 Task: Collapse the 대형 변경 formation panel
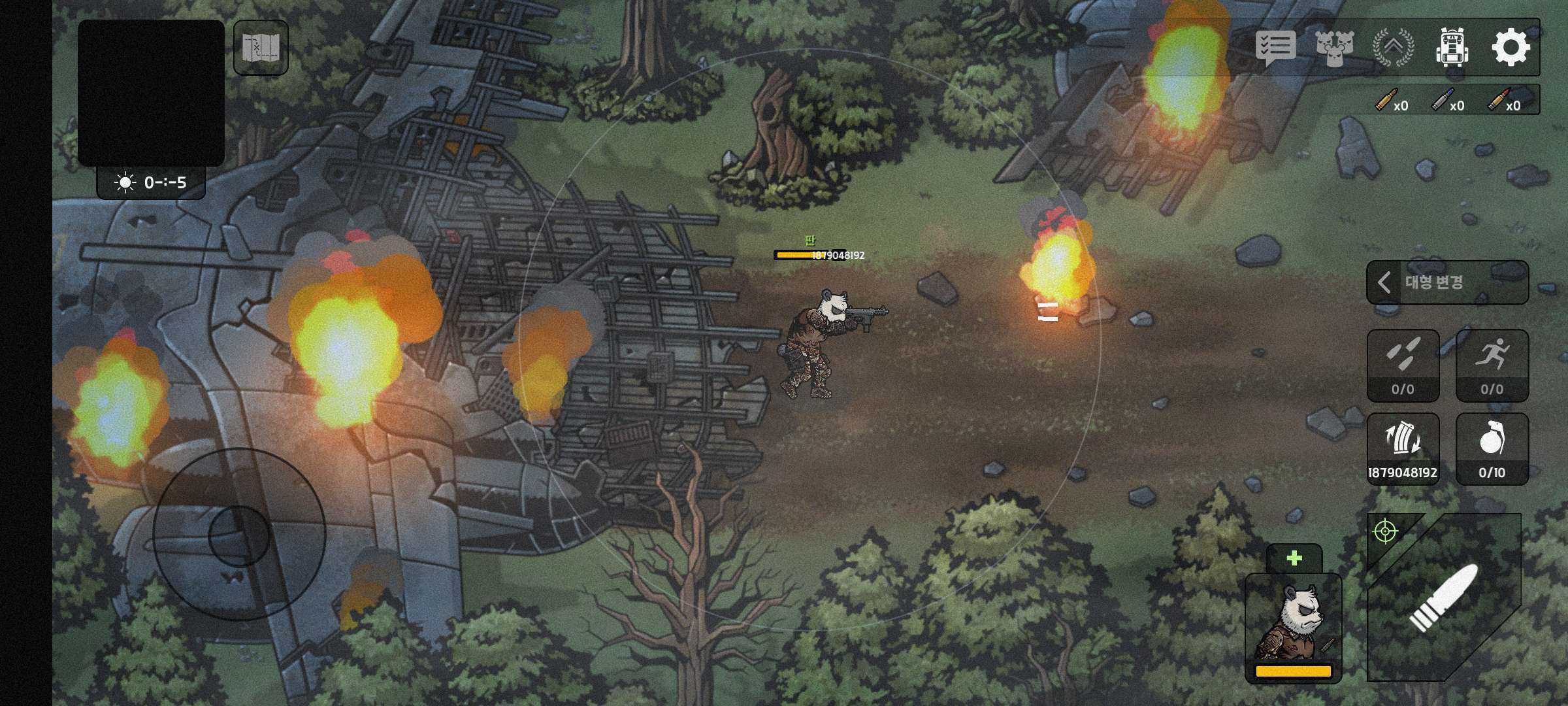pos(1384,282)
